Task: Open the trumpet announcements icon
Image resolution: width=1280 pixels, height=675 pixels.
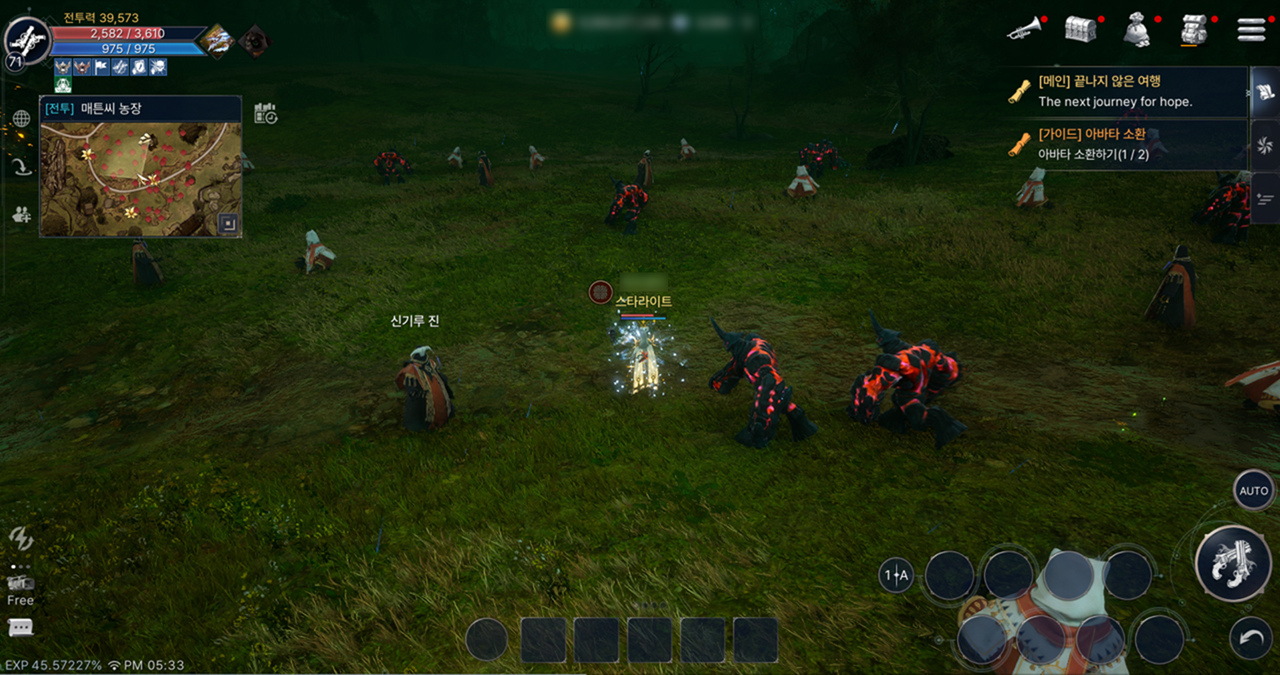Action: tap(1023, 30)
